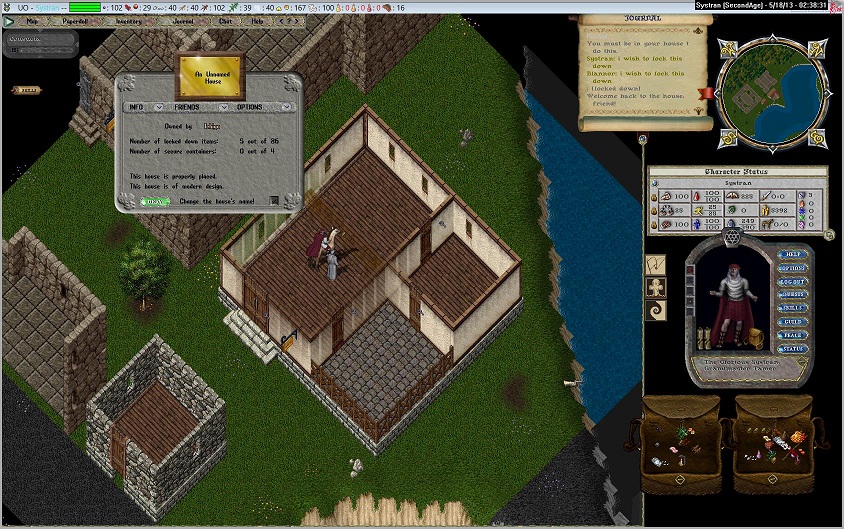Open the Skills list from the paperdoll
844x529 pixels.
click(792, 309)
